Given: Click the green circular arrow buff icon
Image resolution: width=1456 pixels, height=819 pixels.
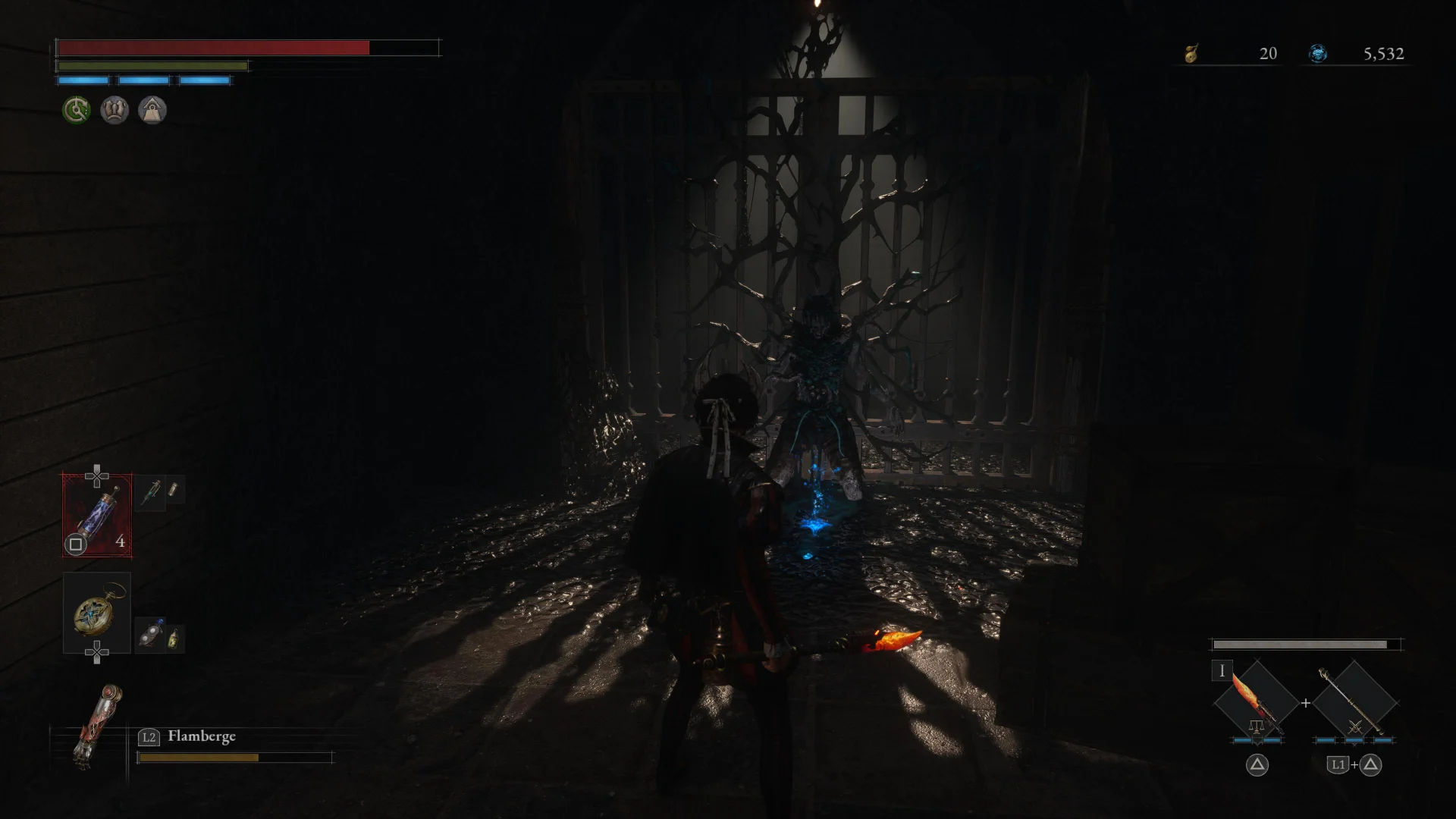Looking at the screenshot, I should tap(76, 111).
